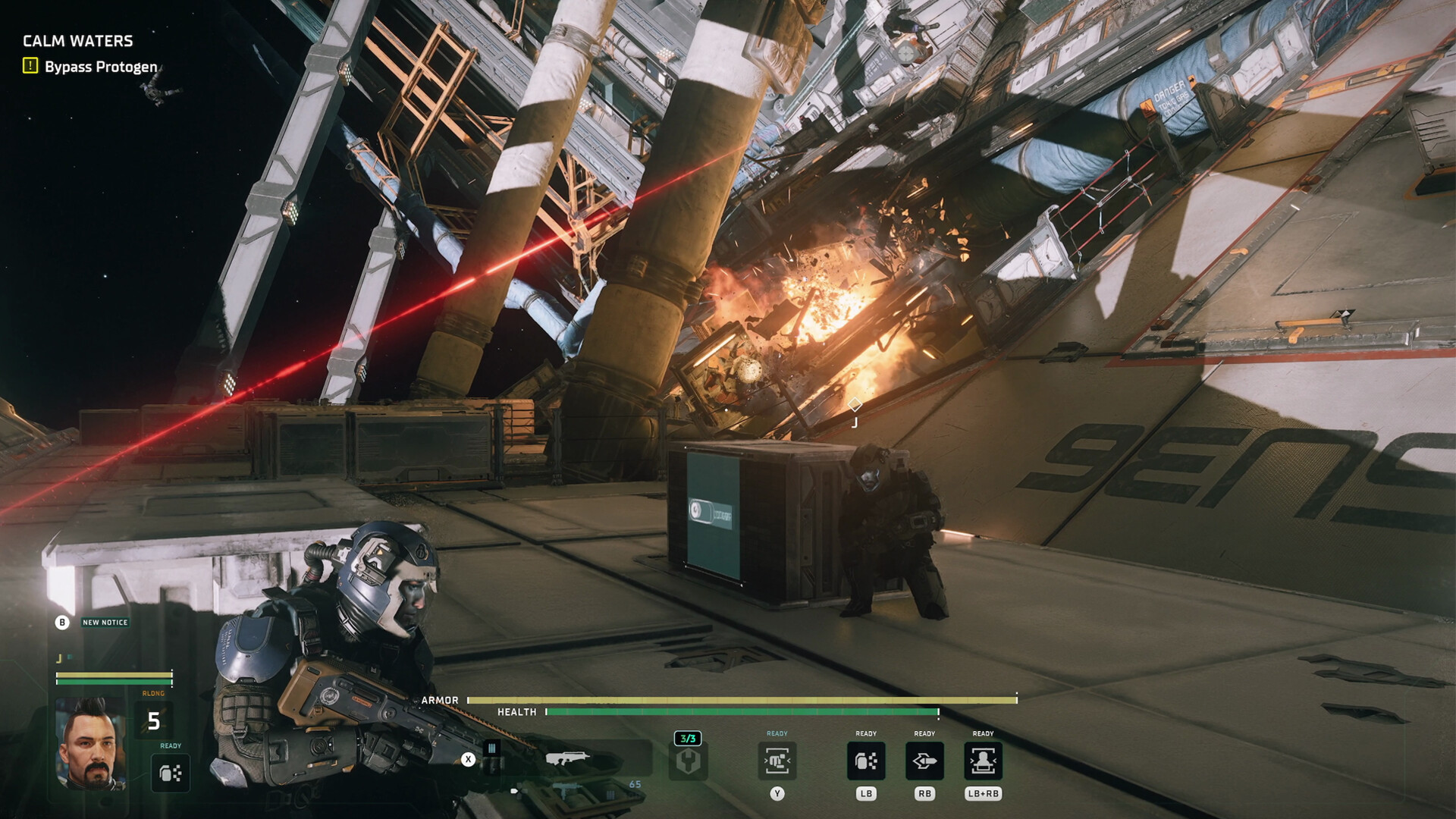Open the NEW NOTICE notification
Image resolution: width=1456 pixels, height=819 pixels.
(x=105, y=620)
